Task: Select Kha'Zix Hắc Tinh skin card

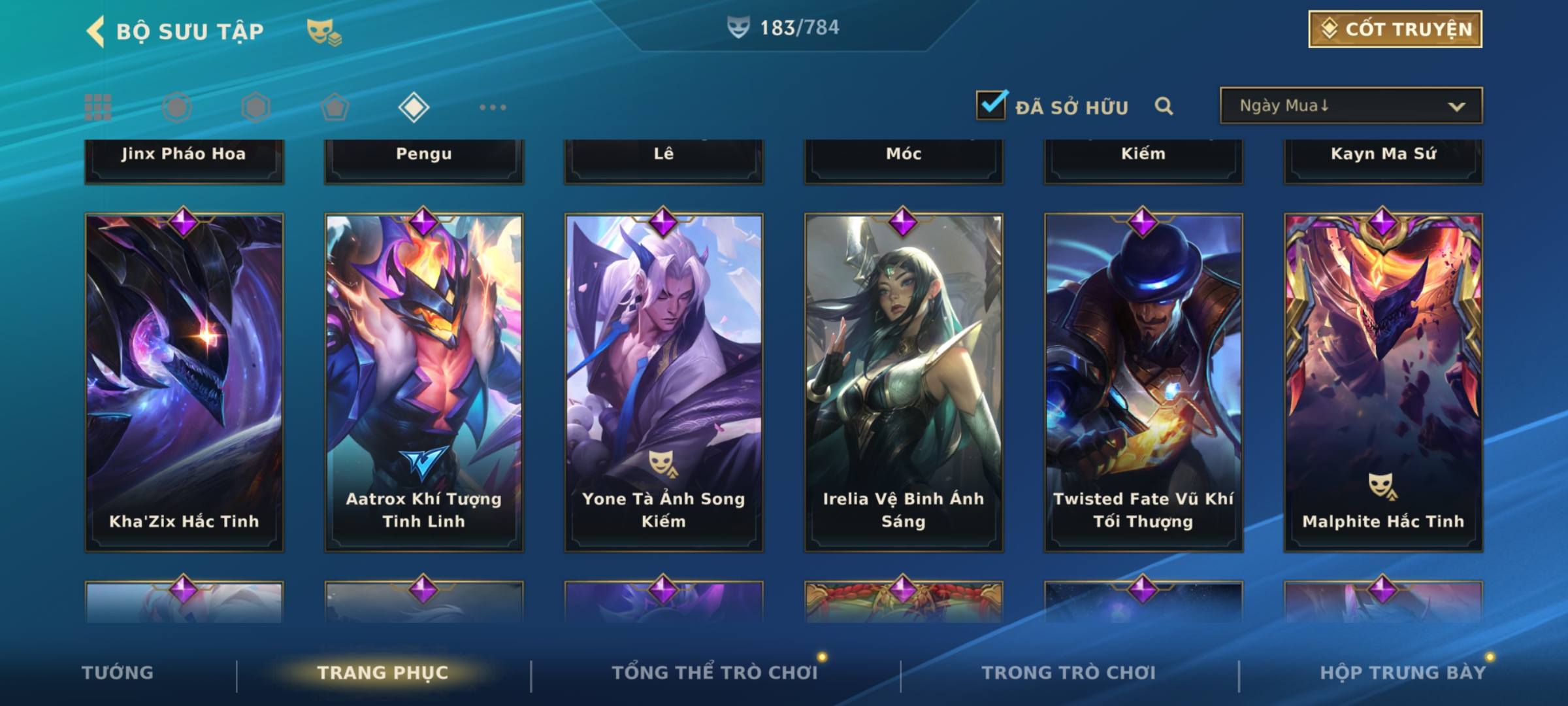Action: pos(184,382)
